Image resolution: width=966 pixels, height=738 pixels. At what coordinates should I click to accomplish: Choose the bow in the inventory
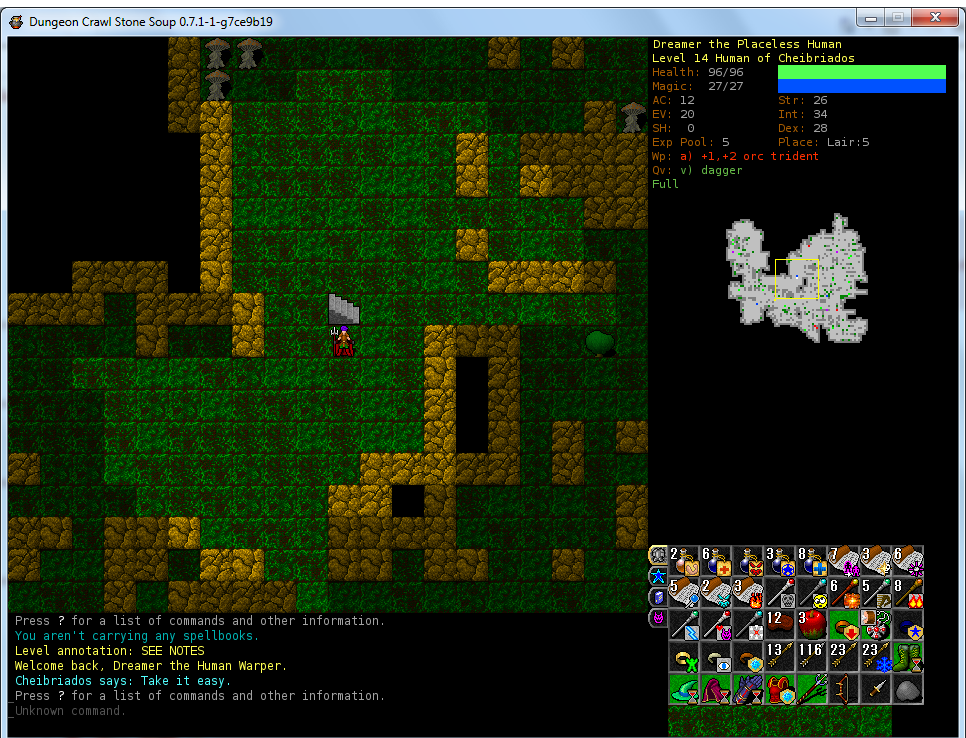pyautogui.click(x=843, y=689)
